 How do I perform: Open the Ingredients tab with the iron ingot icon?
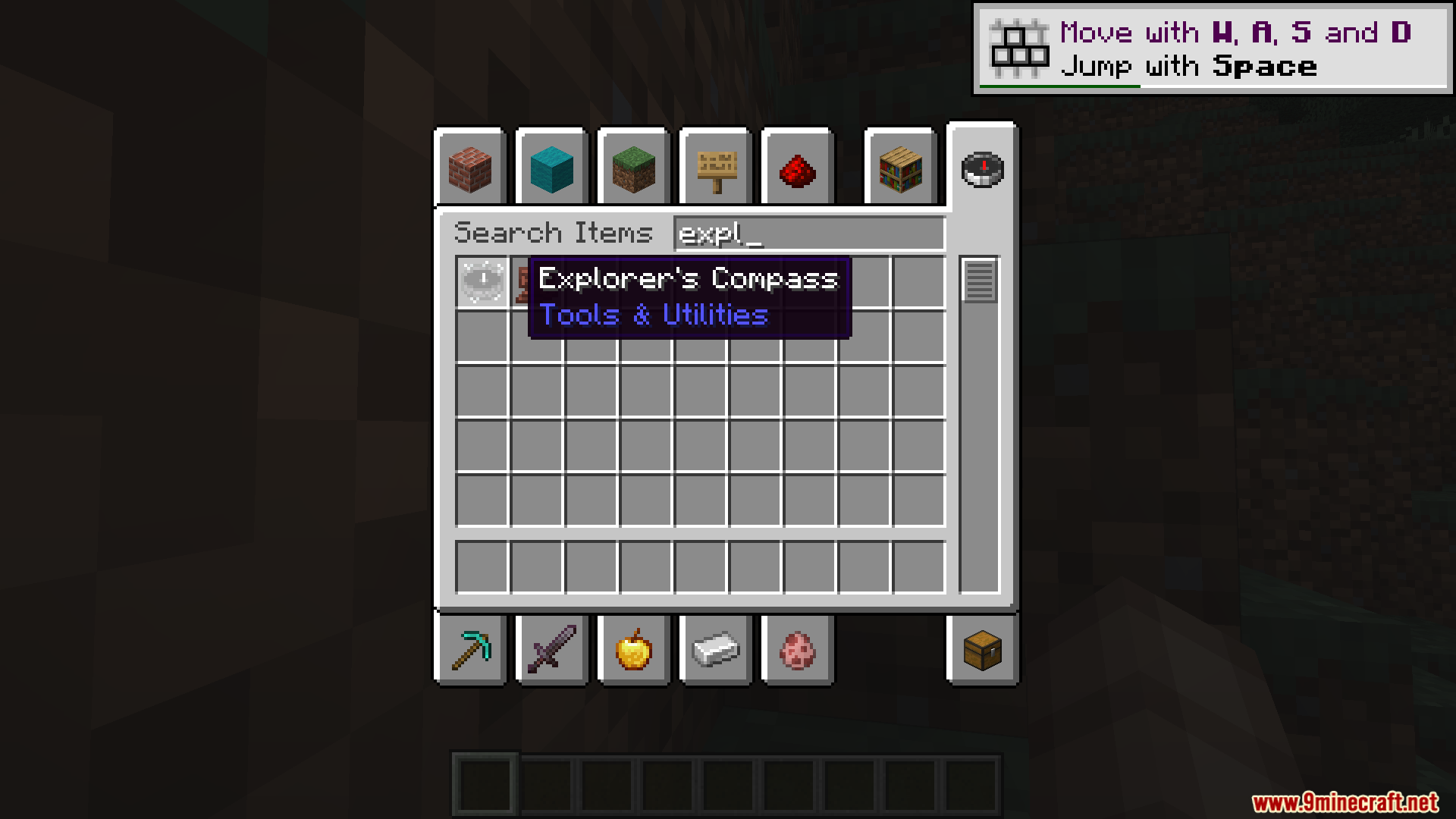(x=715, y=651)
